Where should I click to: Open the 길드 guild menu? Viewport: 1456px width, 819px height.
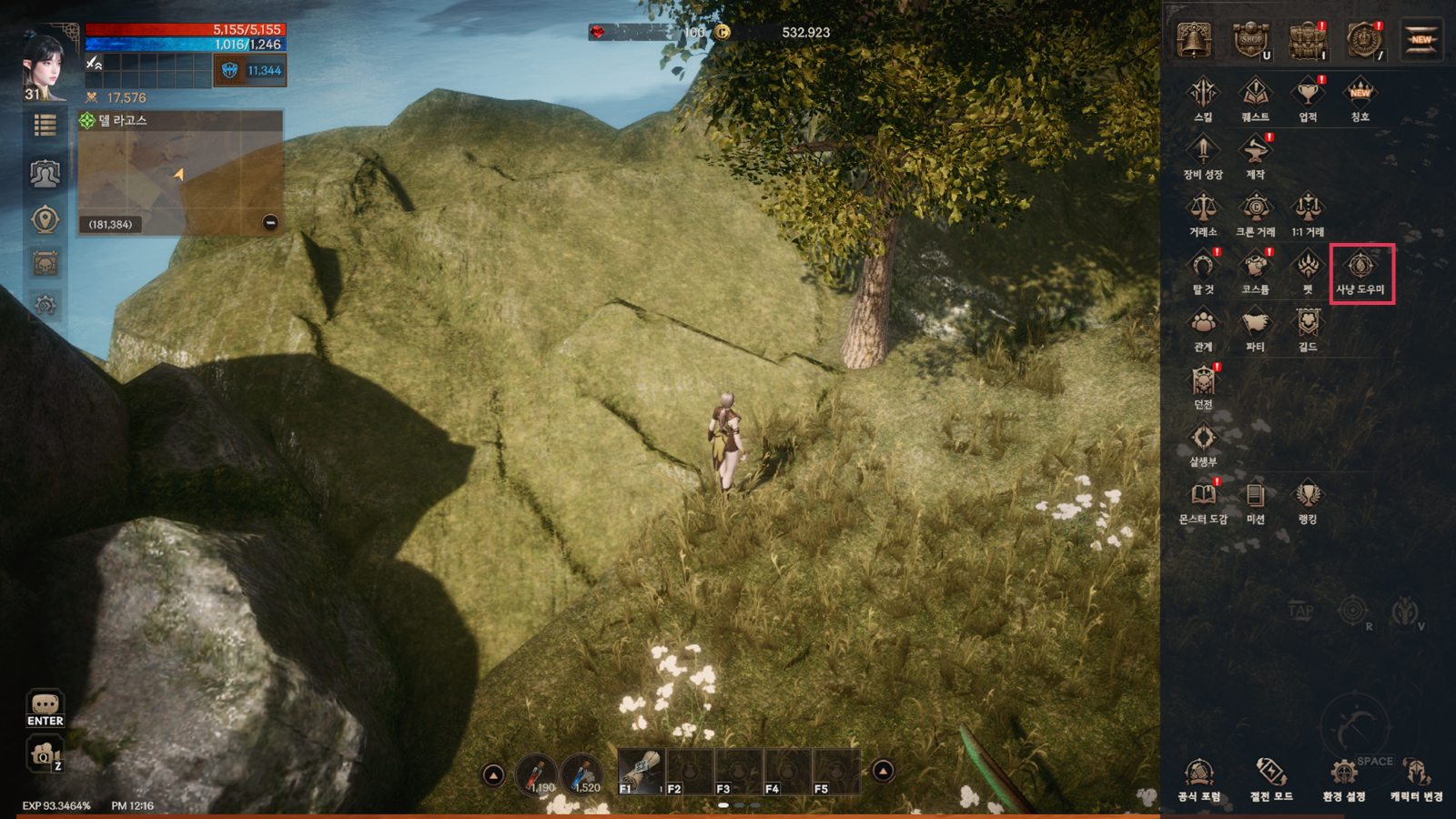(1308, 329)
